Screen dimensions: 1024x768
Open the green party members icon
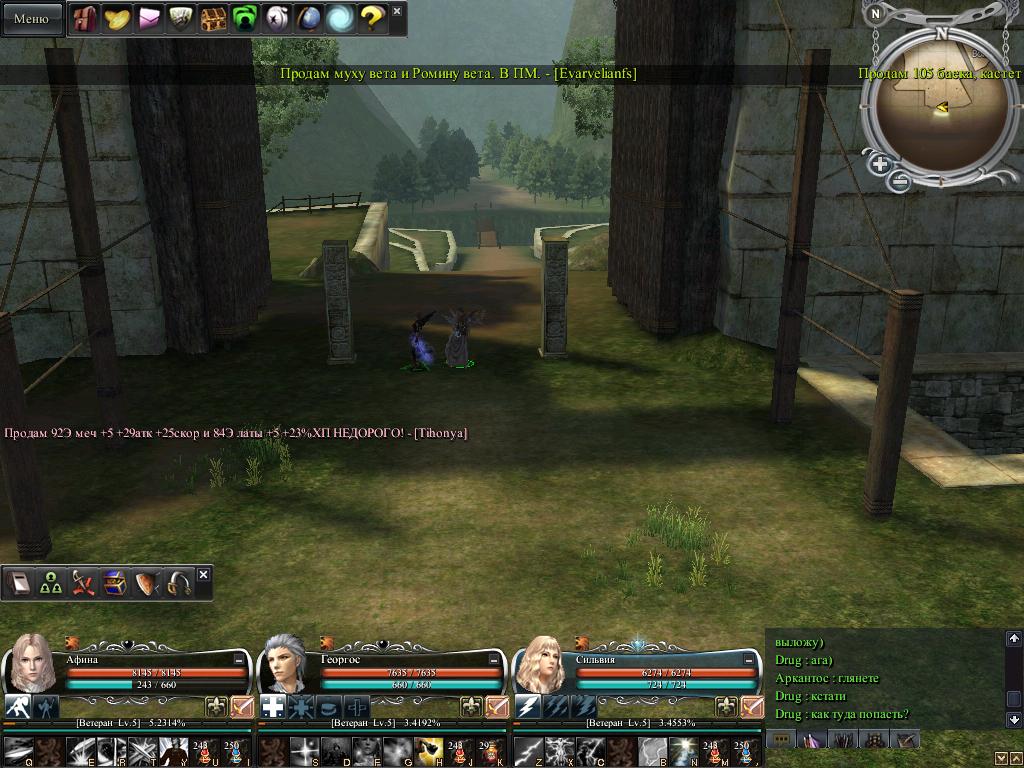point(51,584)
